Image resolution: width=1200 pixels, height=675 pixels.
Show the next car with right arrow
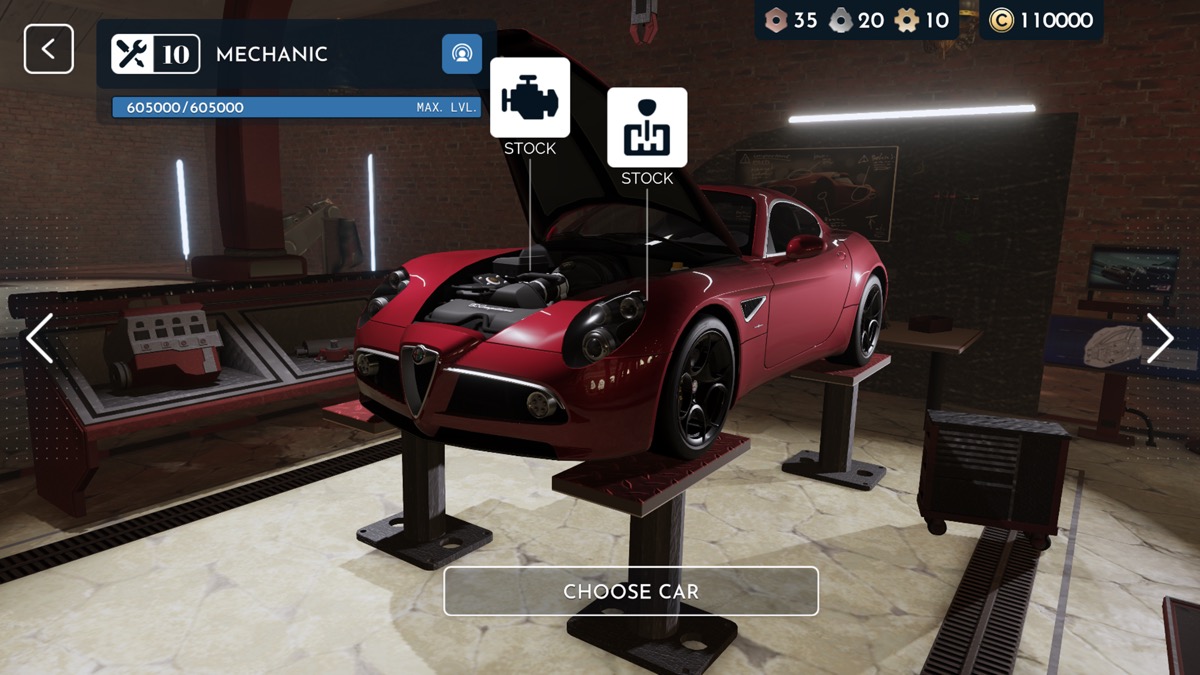click(1160, 338)
